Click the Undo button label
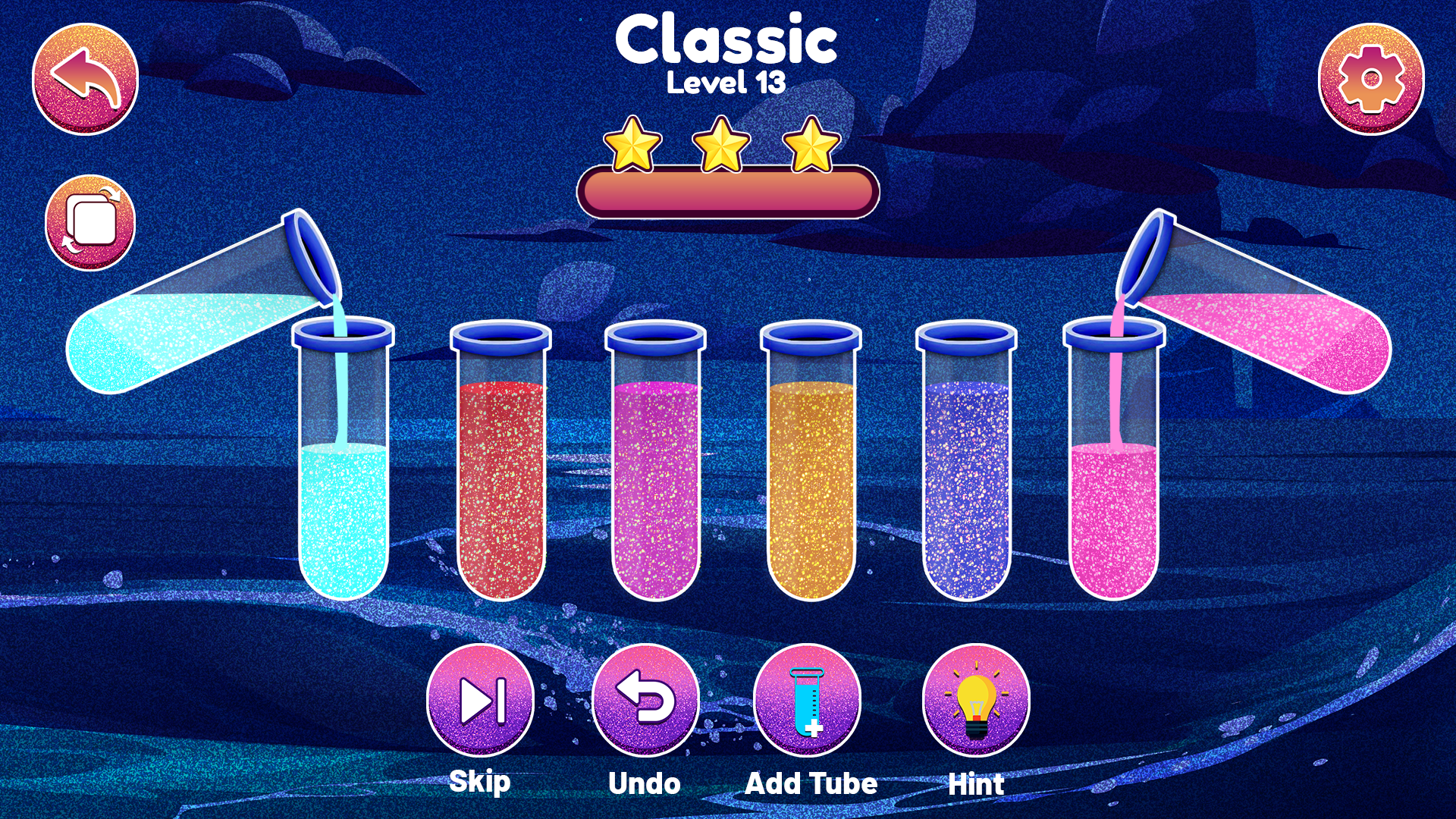The width and height of the screenshot is (1456, 819). (645, 783)
